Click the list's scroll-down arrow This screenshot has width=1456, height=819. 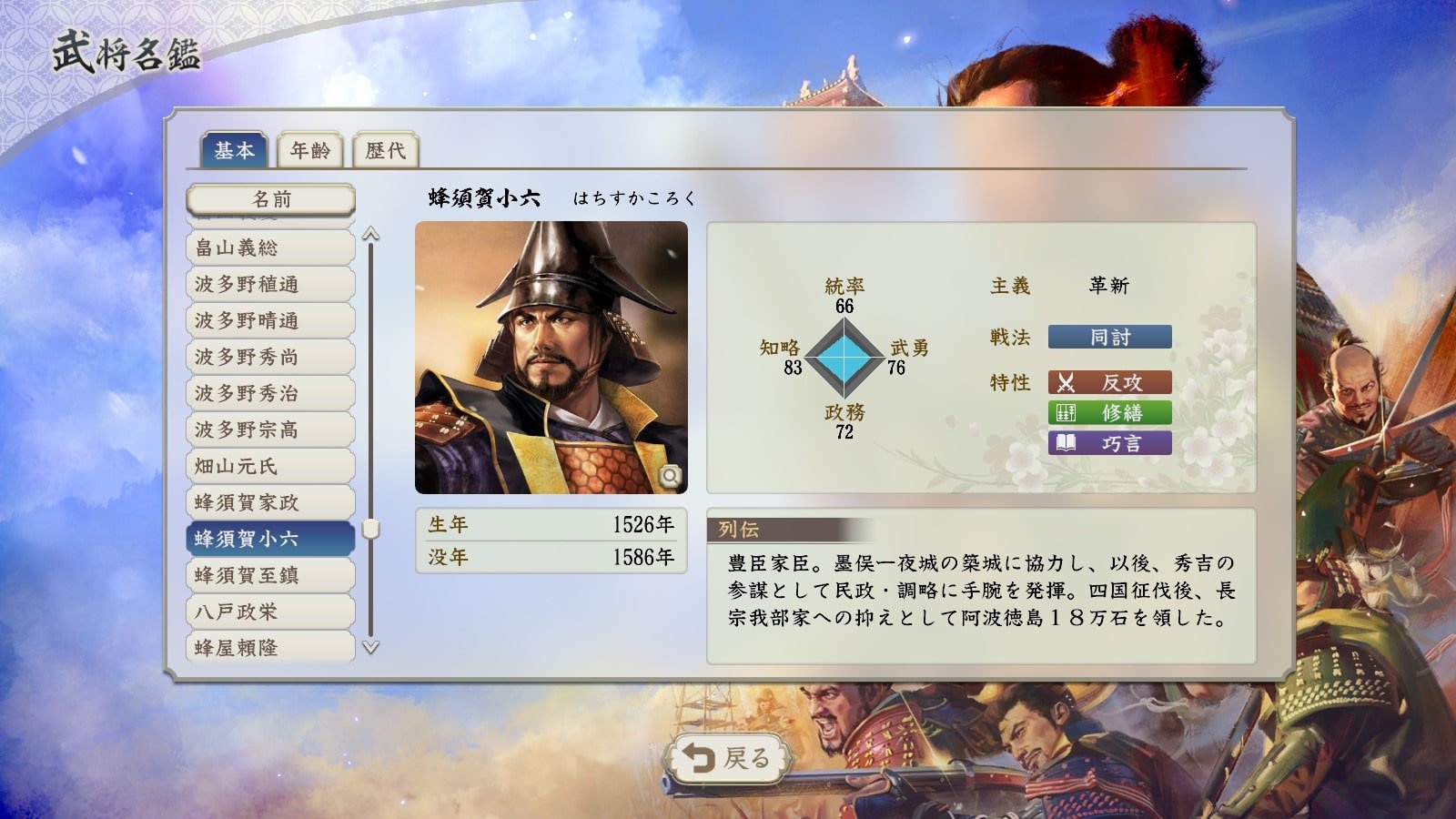click(370, 648)
